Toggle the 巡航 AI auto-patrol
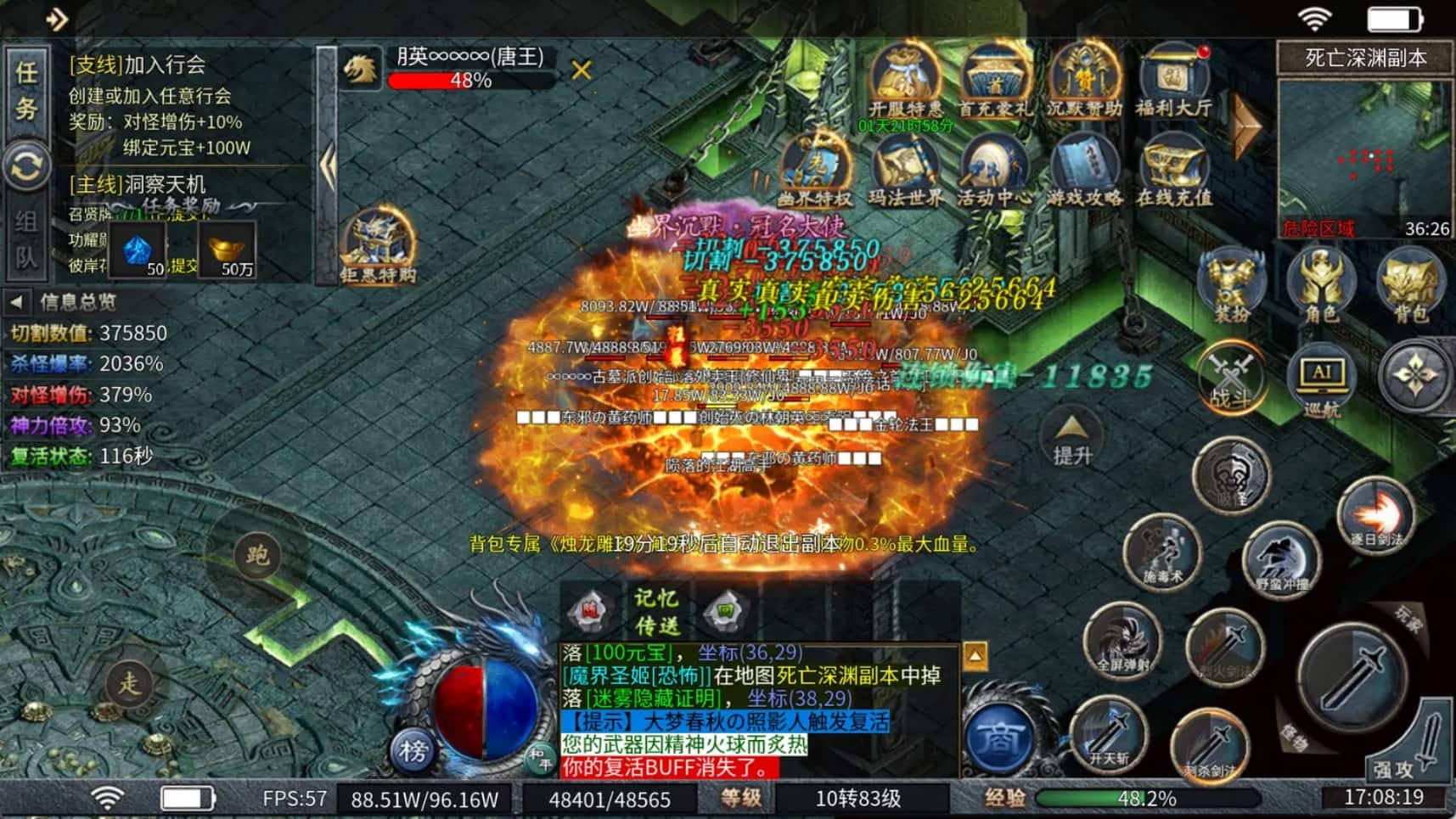 (1322, 380)
